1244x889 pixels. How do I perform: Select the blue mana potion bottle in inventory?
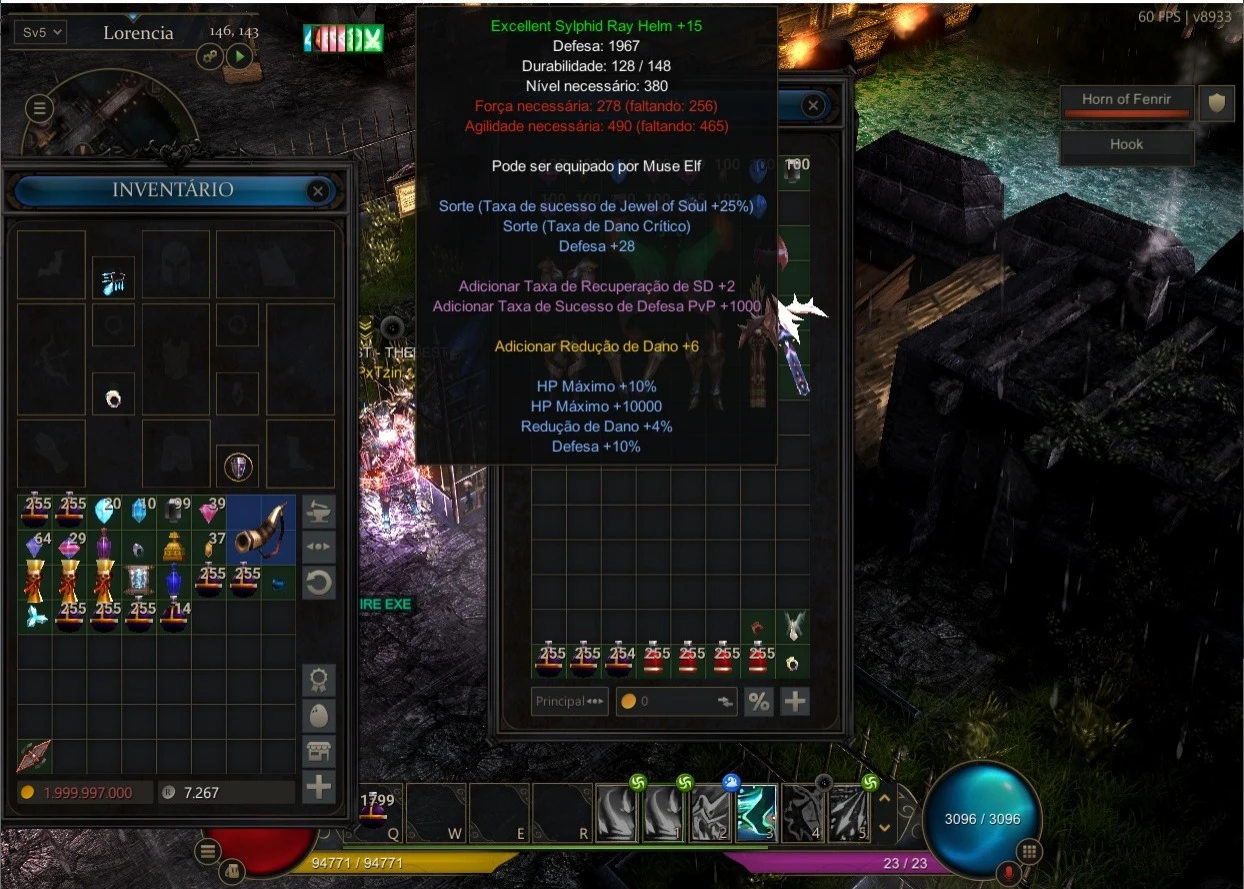(x=174, y=579)
